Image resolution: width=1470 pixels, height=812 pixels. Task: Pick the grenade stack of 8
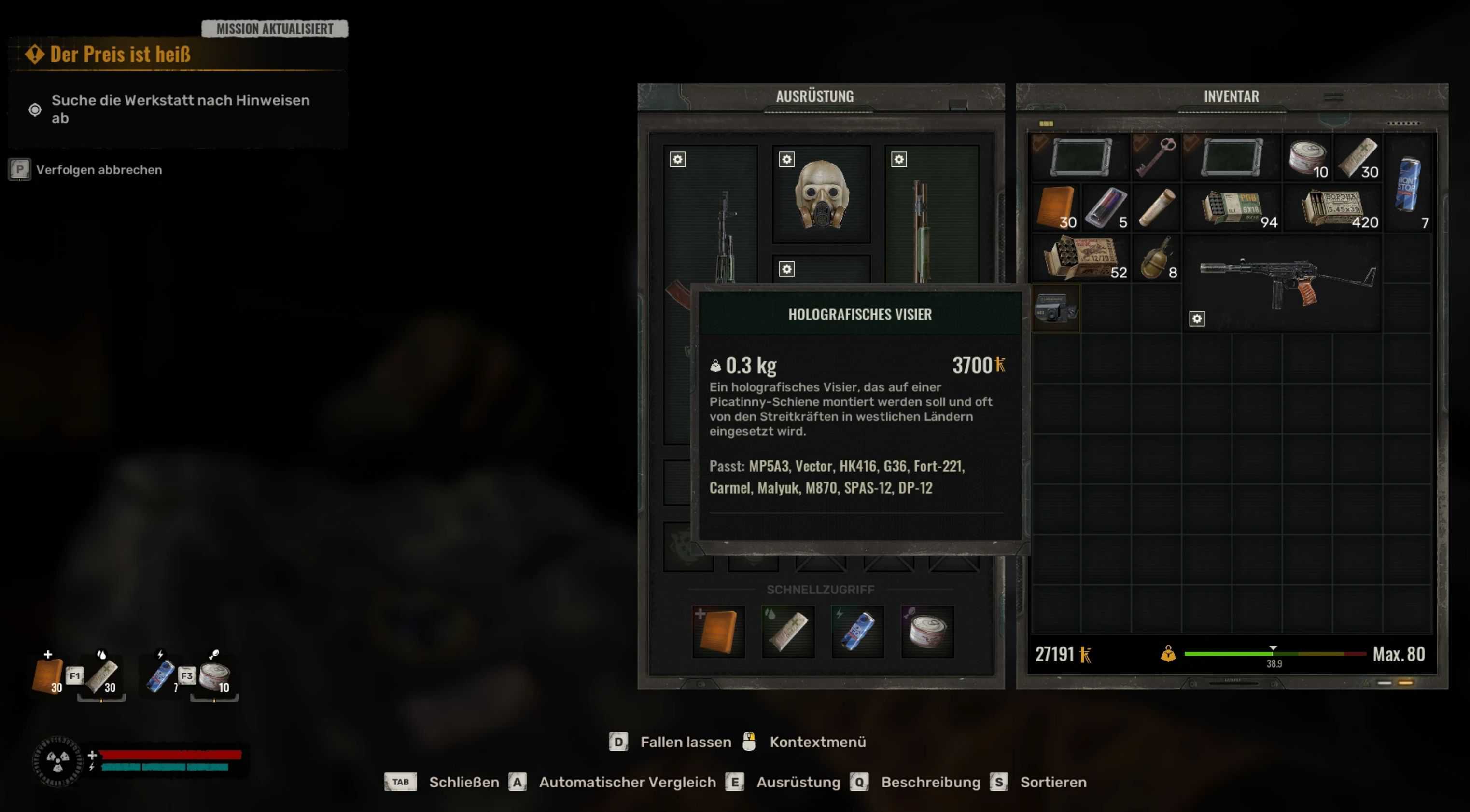[1156, 258]
